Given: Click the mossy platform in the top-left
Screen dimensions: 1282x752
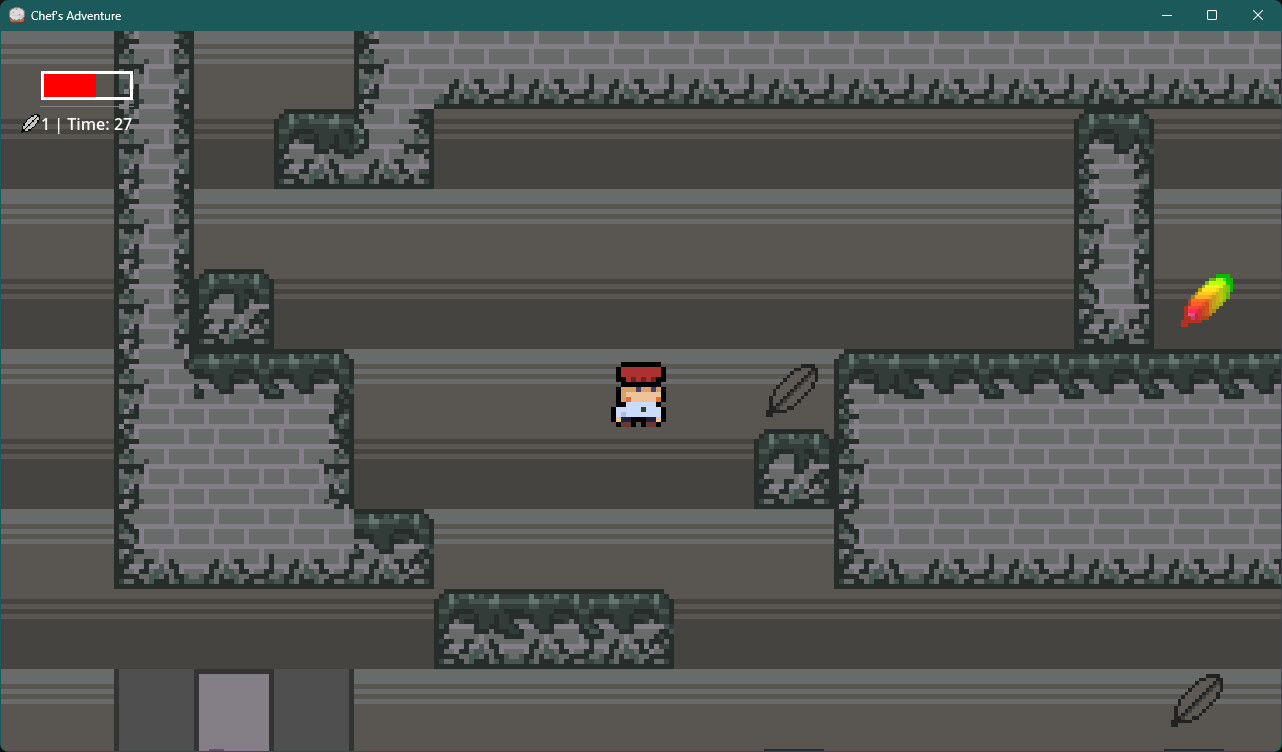Looking at the screenshot, I should tap(354, 150).
